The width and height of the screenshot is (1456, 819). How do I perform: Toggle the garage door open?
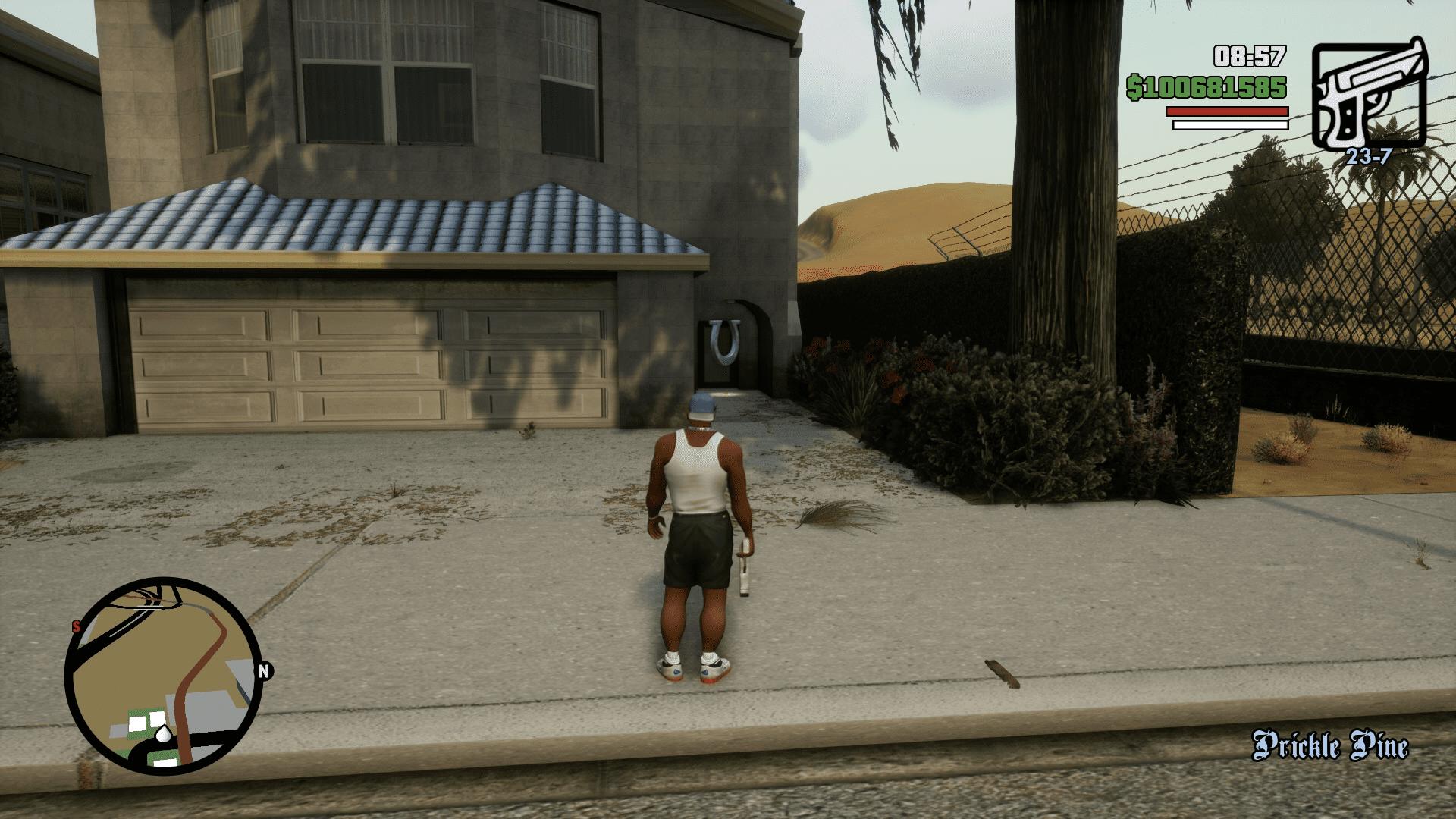(372, 364)
